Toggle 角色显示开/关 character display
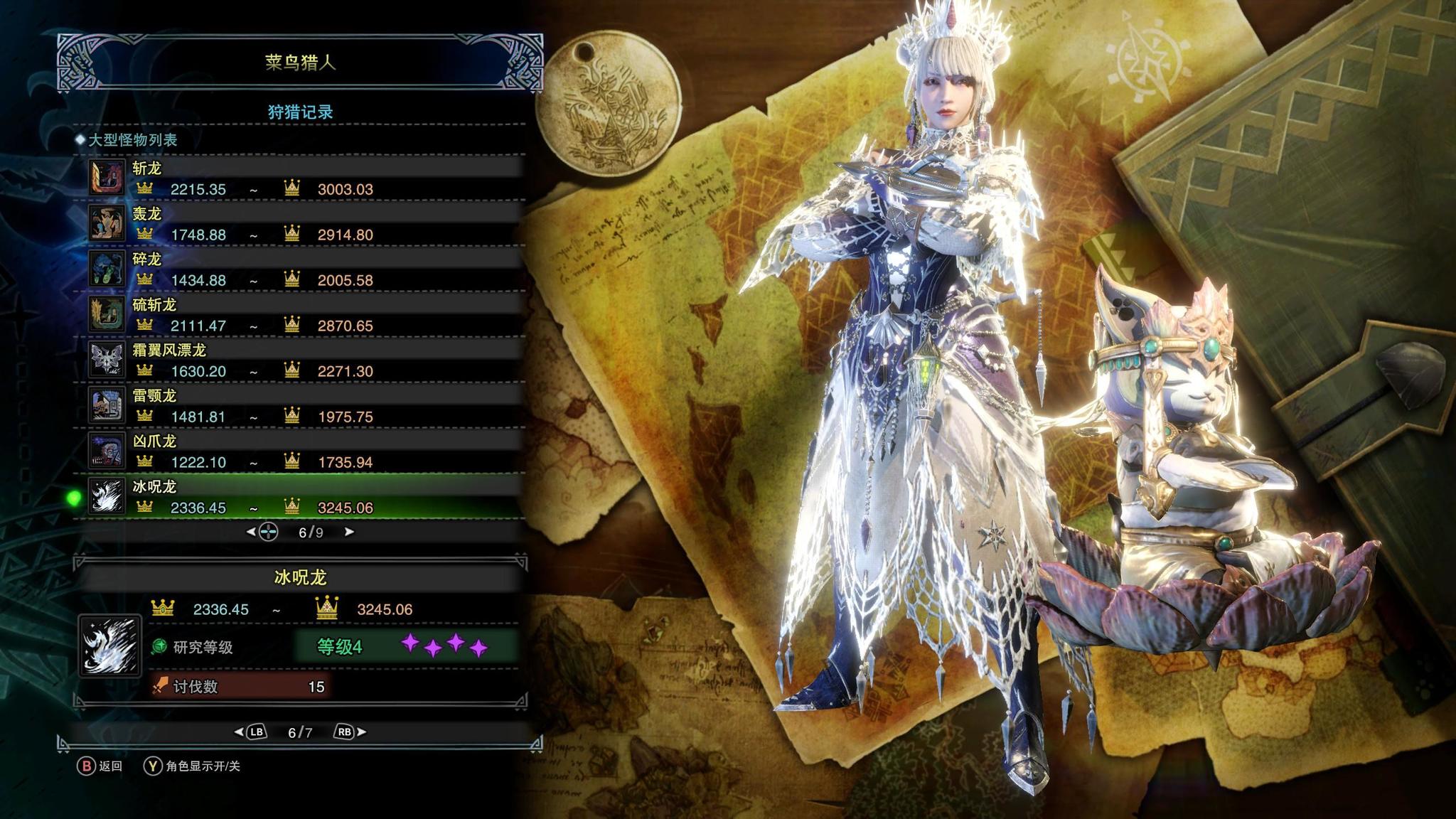Viewport: 1456px width, 819px height. point(193,766)
